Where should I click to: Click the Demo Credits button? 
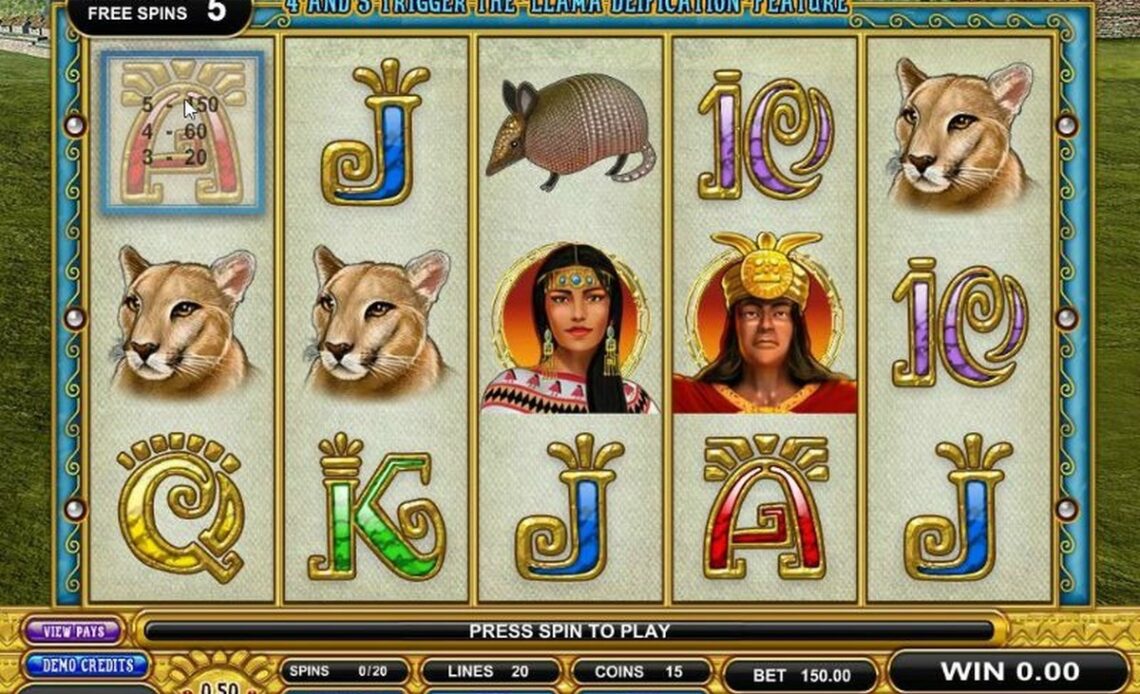(x=87, y=665)
